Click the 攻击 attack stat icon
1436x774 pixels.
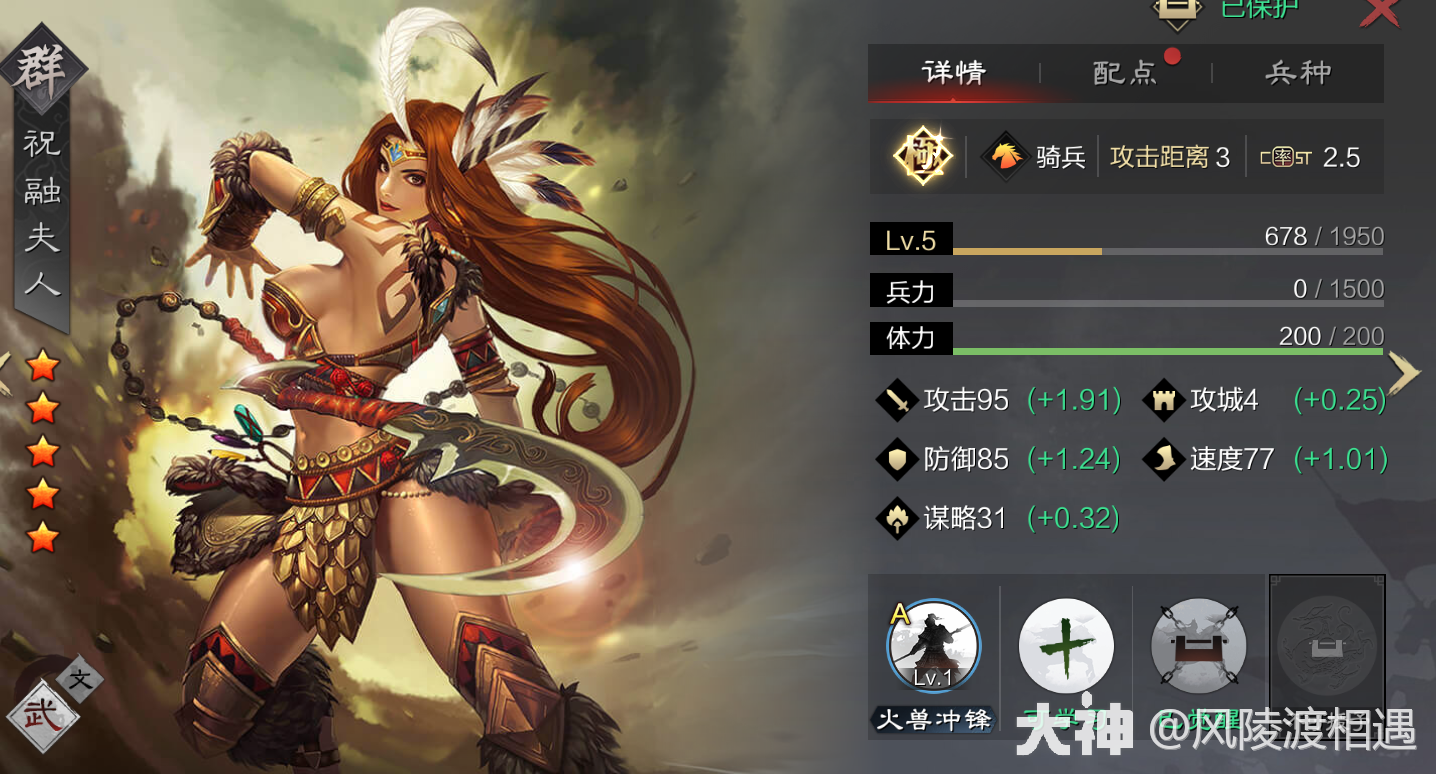coord(897,399)
